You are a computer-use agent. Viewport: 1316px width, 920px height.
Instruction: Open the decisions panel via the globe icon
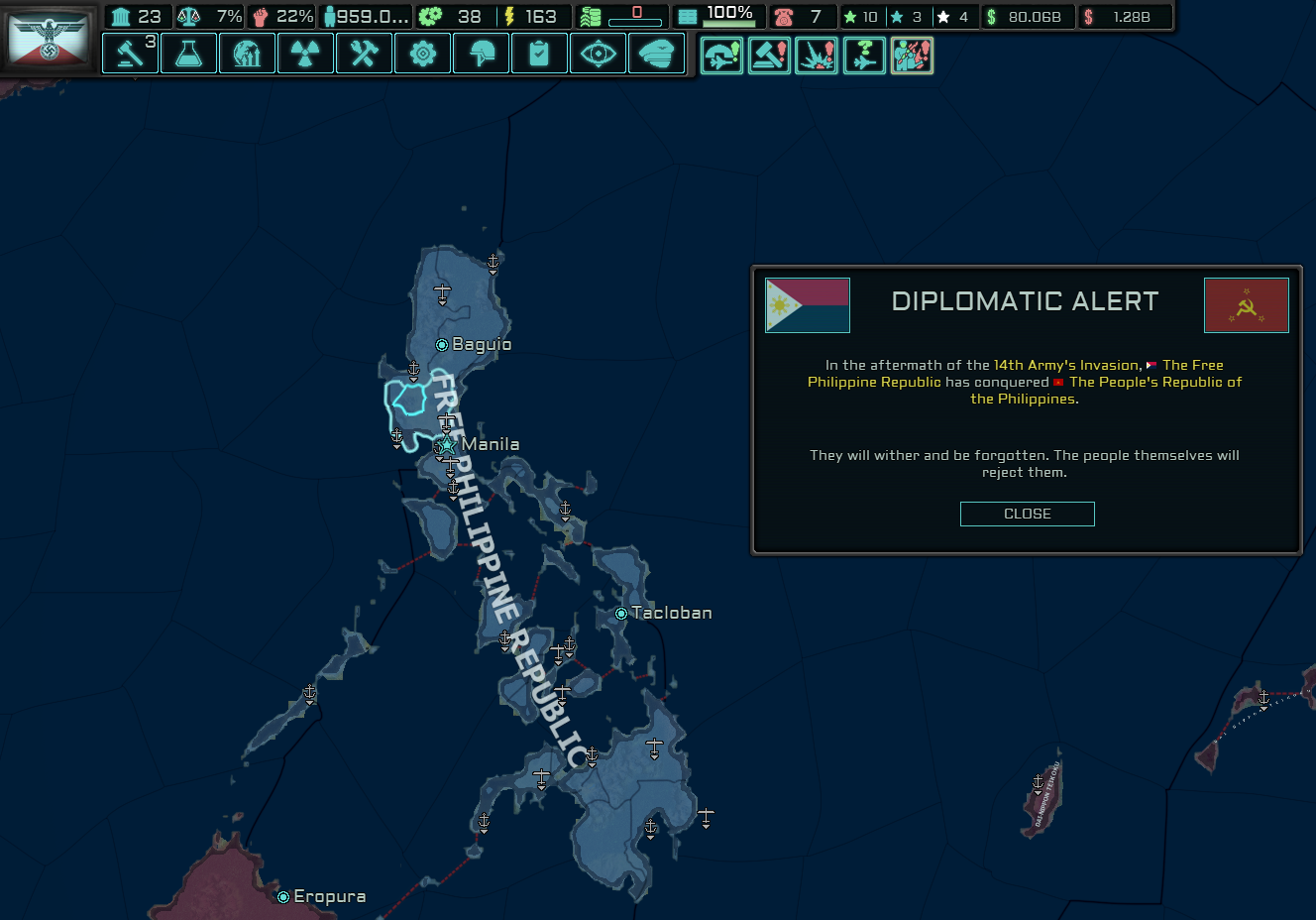pyautogui.click(x=247, y=54)
